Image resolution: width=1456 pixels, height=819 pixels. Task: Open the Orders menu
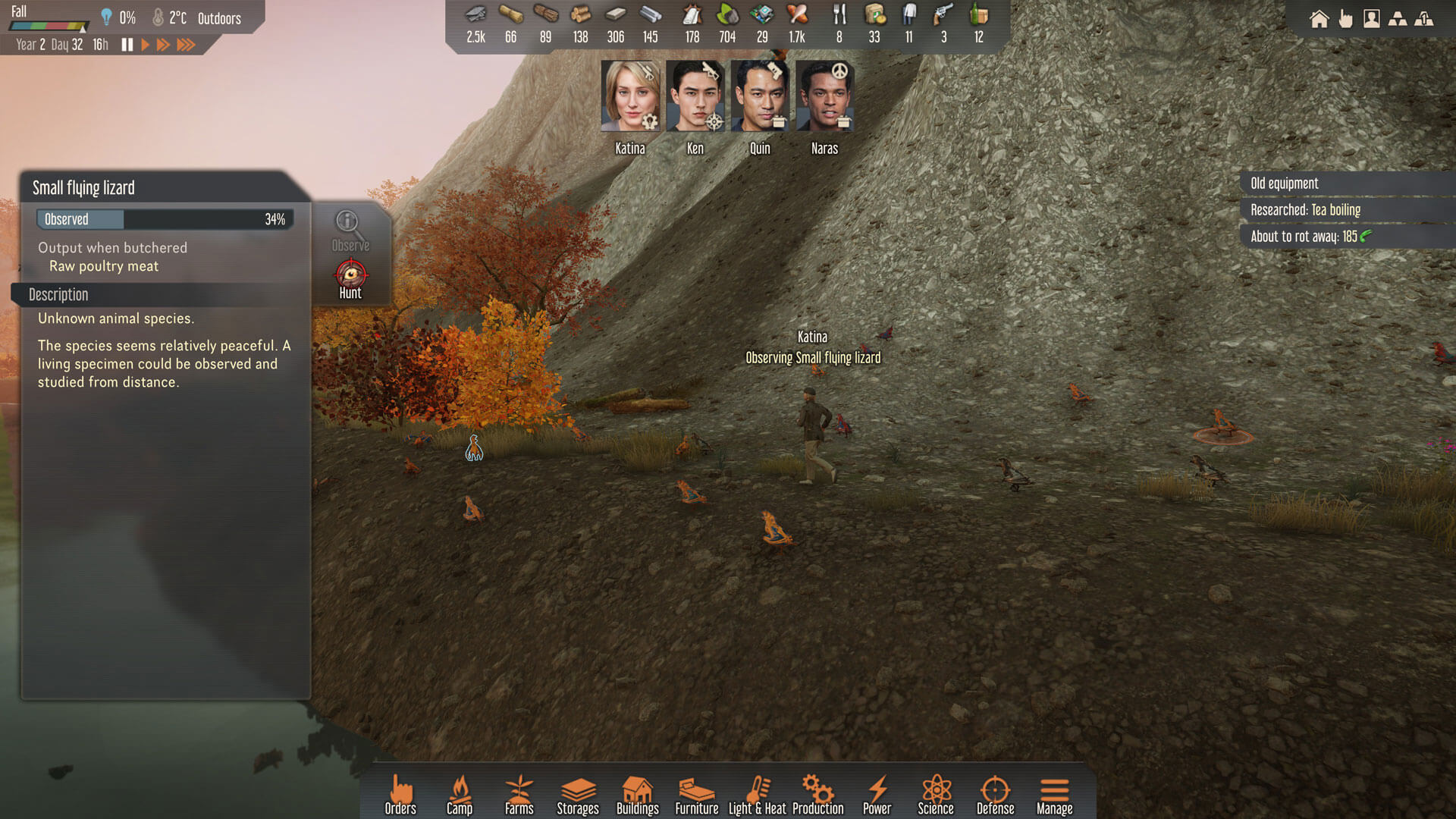click(400, 795)
